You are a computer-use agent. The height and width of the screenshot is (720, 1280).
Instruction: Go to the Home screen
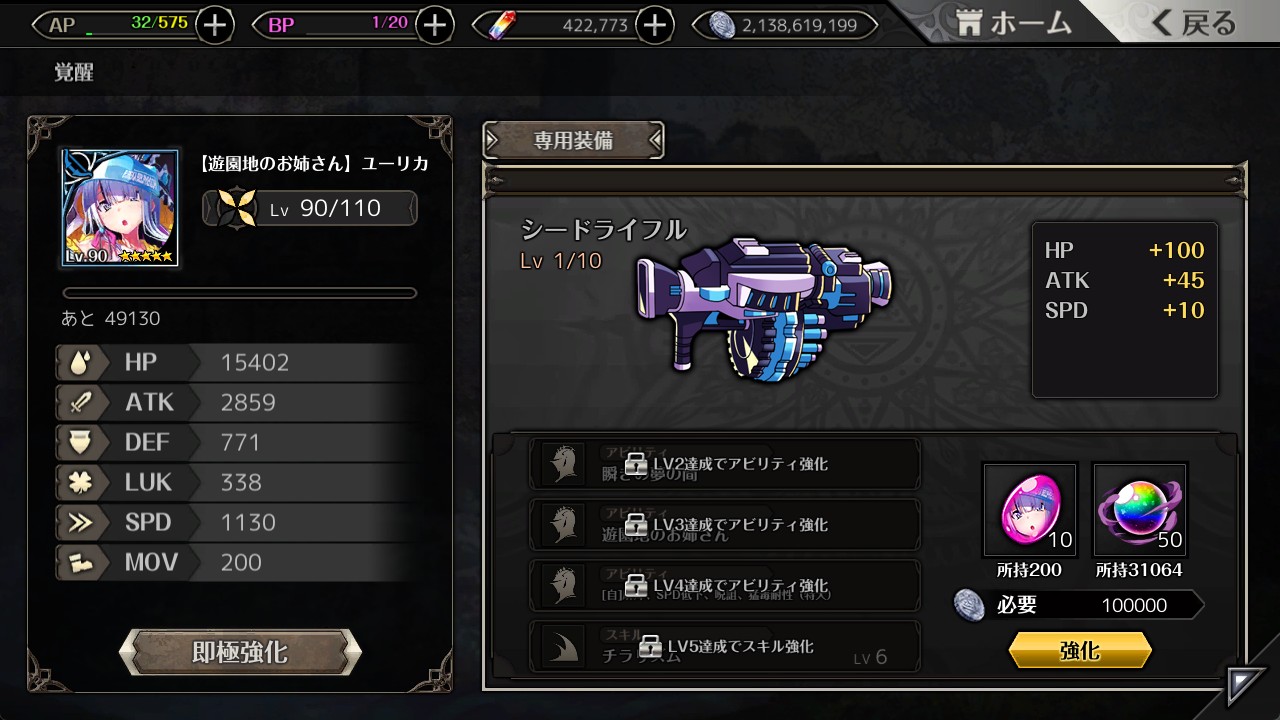pyautogui.click(x=1012, y=24)
